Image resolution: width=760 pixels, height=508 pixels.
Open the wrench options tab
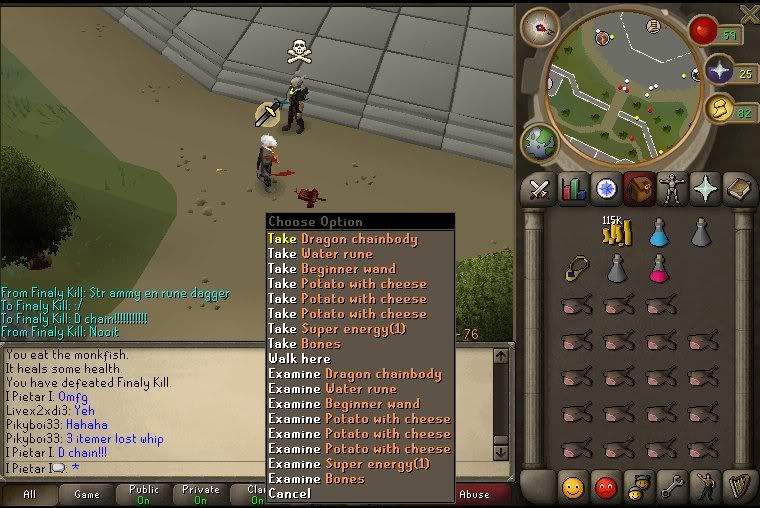click(x=671, y=487)
